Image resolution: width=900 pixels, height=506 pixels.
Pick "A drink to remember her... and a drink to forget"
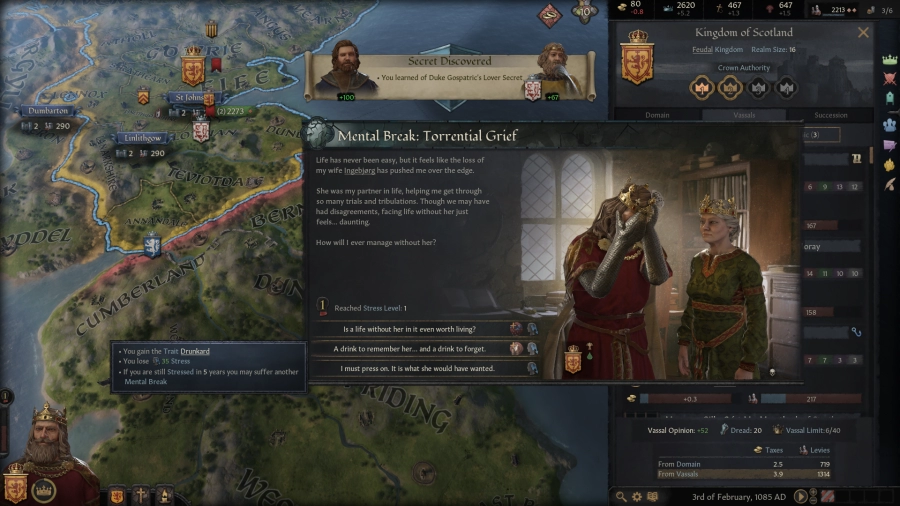coord(410,348)
